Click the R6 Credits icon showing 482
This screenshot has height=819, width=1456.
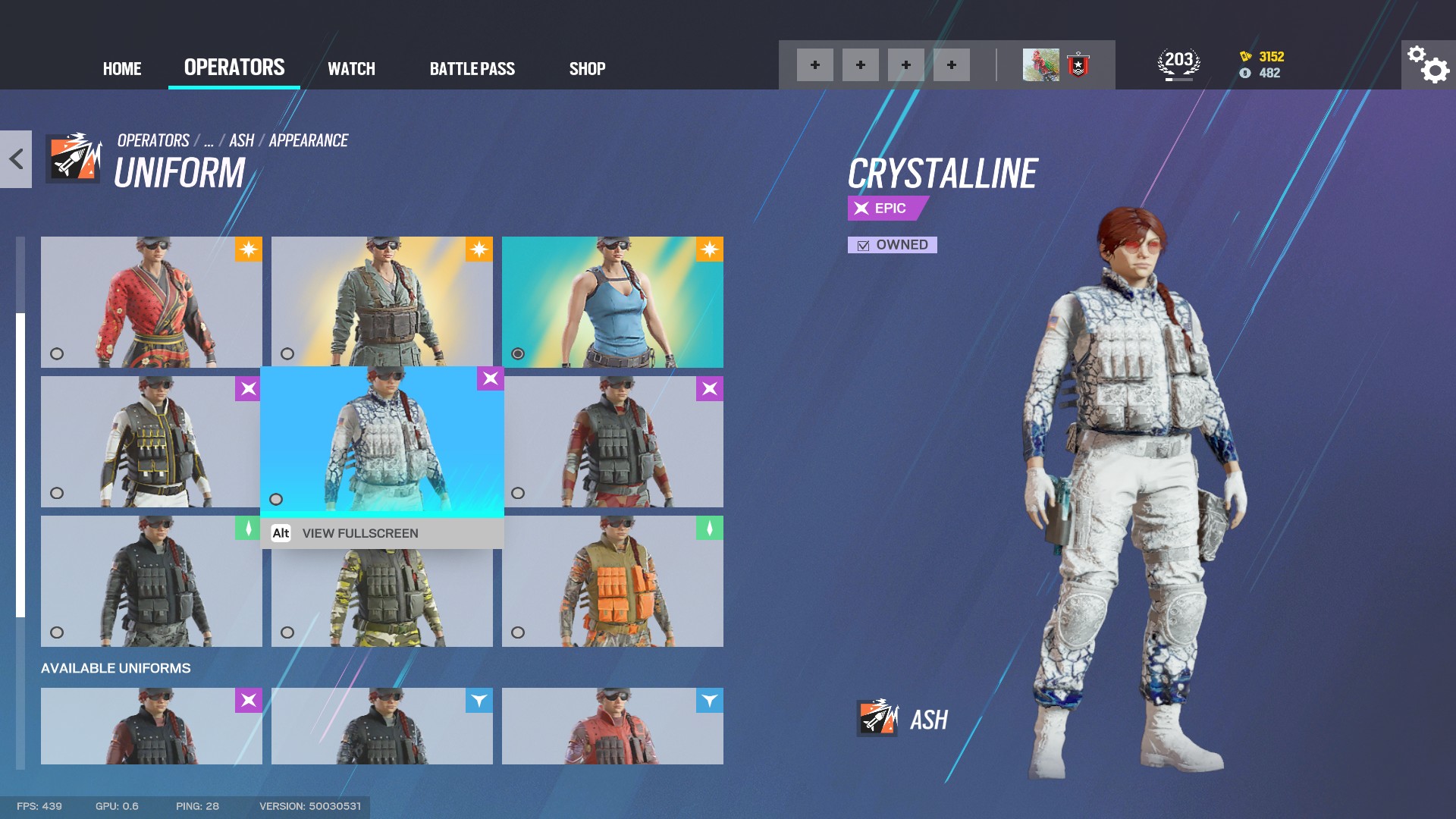pos(1246,74)
